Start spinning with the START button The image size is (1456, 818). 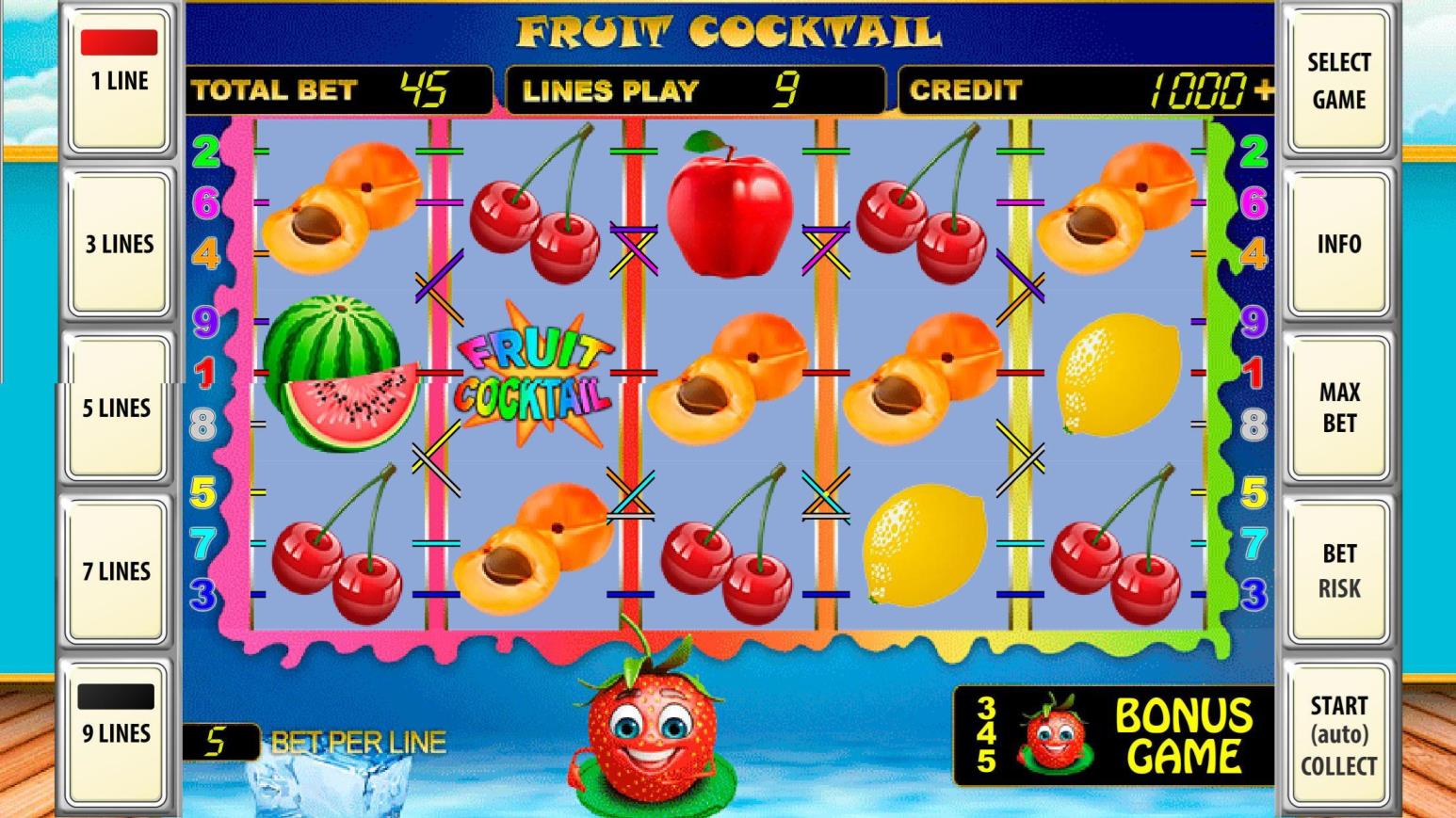(x=1338, y=734)
